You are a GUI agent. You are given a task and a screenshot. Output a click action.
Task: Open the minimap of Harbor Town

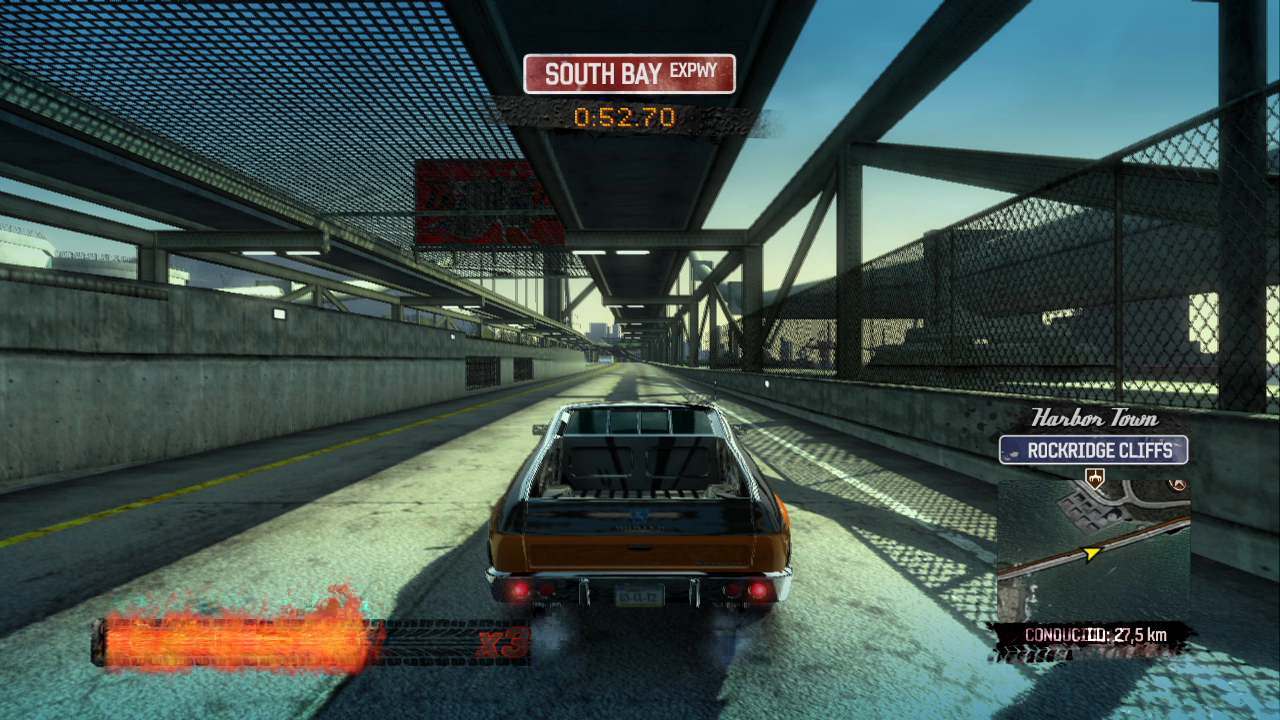coord(1093,550)
